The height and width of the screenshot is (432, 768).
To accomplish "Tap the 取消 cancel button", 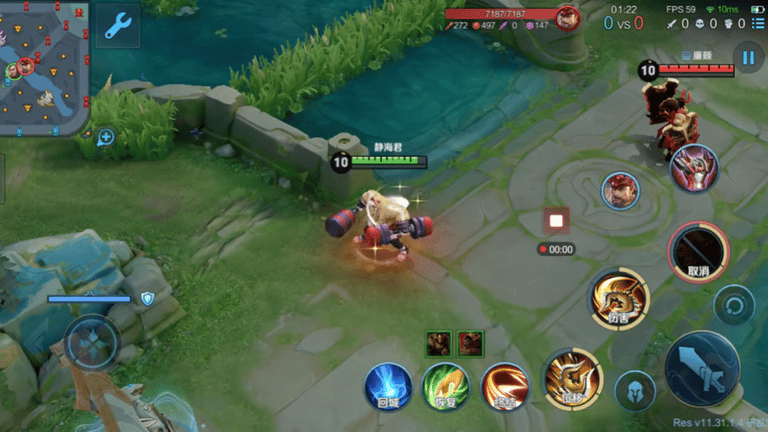I will 698,251.
